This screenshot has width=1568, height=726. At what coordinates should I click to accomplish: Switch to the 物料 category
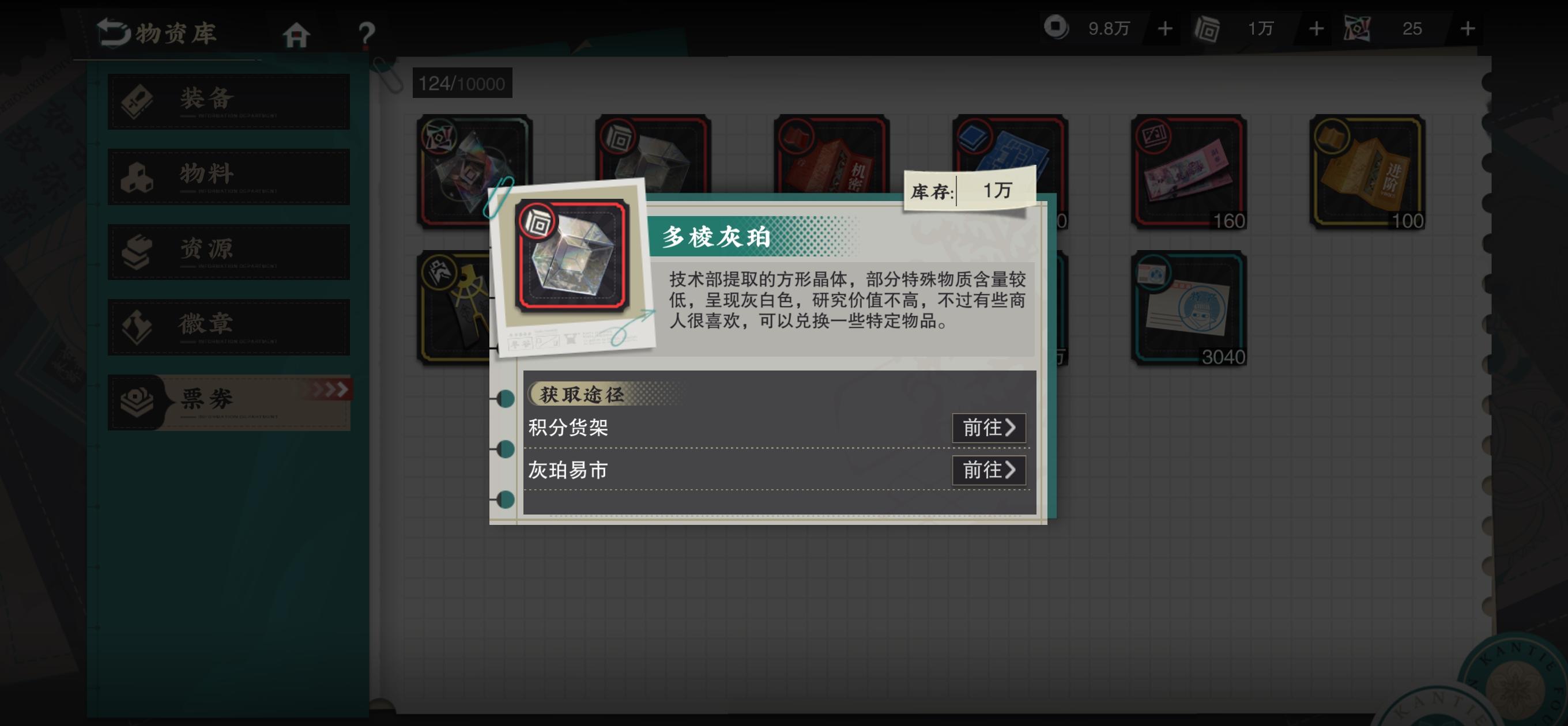coord(228,176)
